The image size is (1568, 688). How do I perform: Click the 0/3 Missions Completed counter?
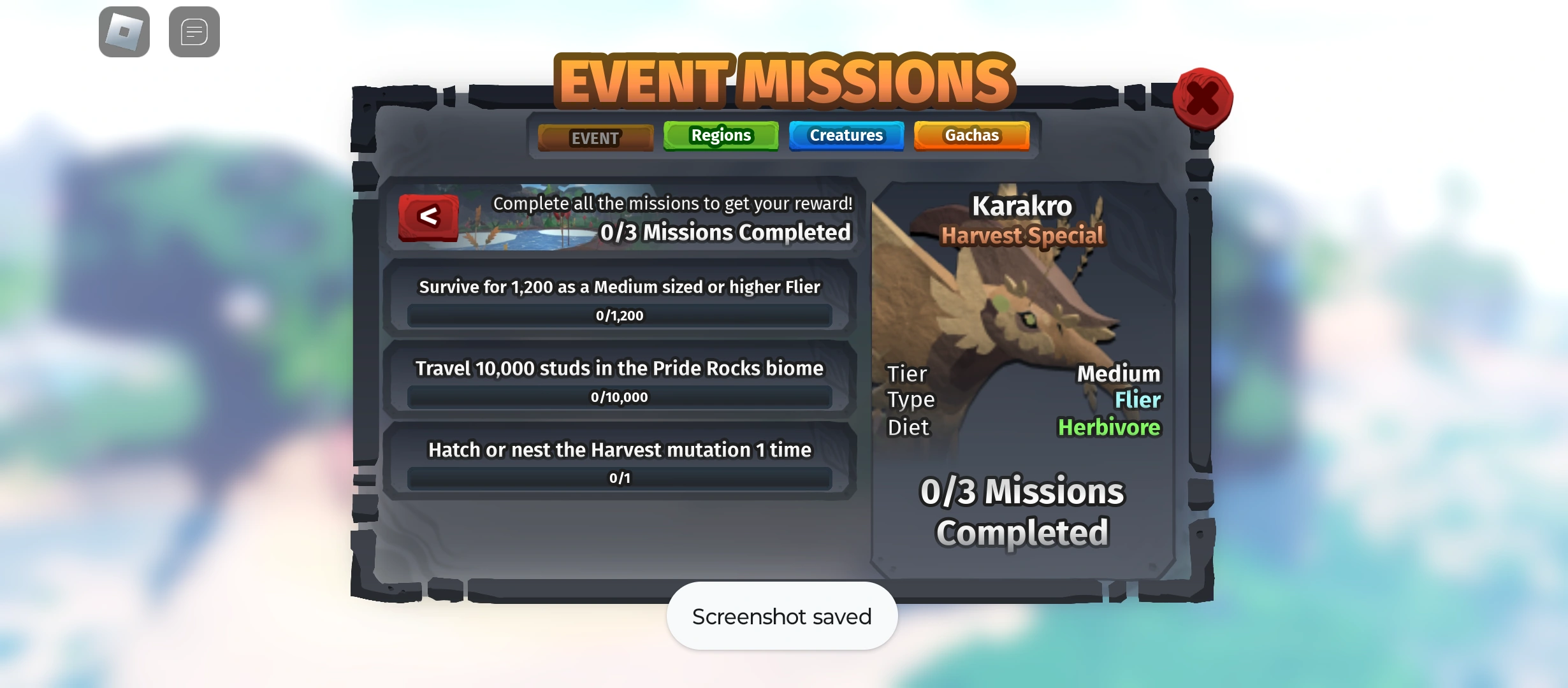727,232
